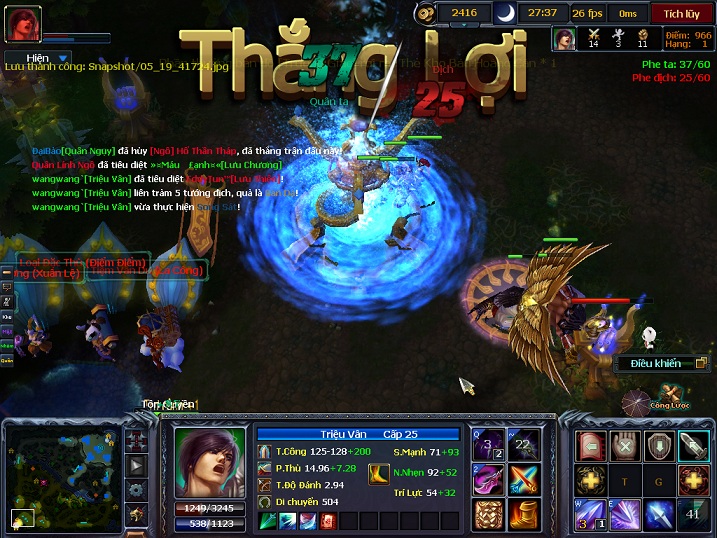Click the hold position shield icon

pos(659,446)
